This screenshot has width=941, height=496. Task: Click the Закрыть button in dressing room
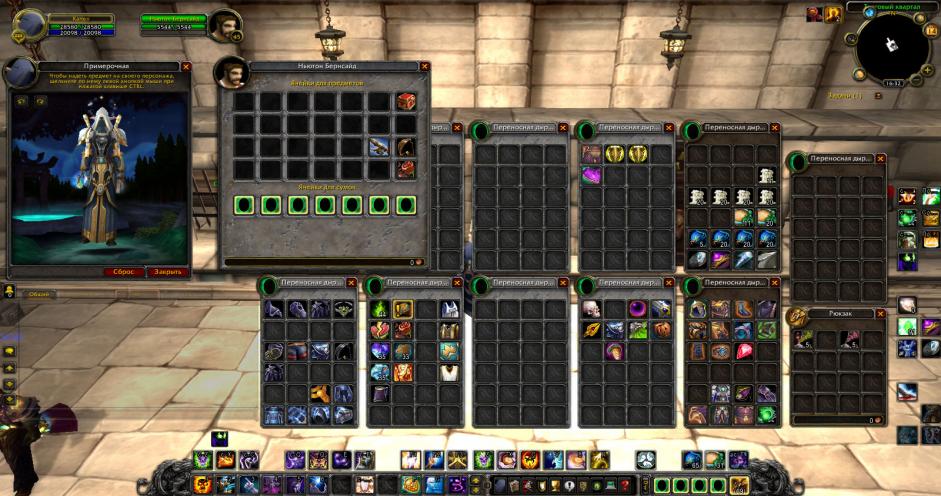click(167, 271)
